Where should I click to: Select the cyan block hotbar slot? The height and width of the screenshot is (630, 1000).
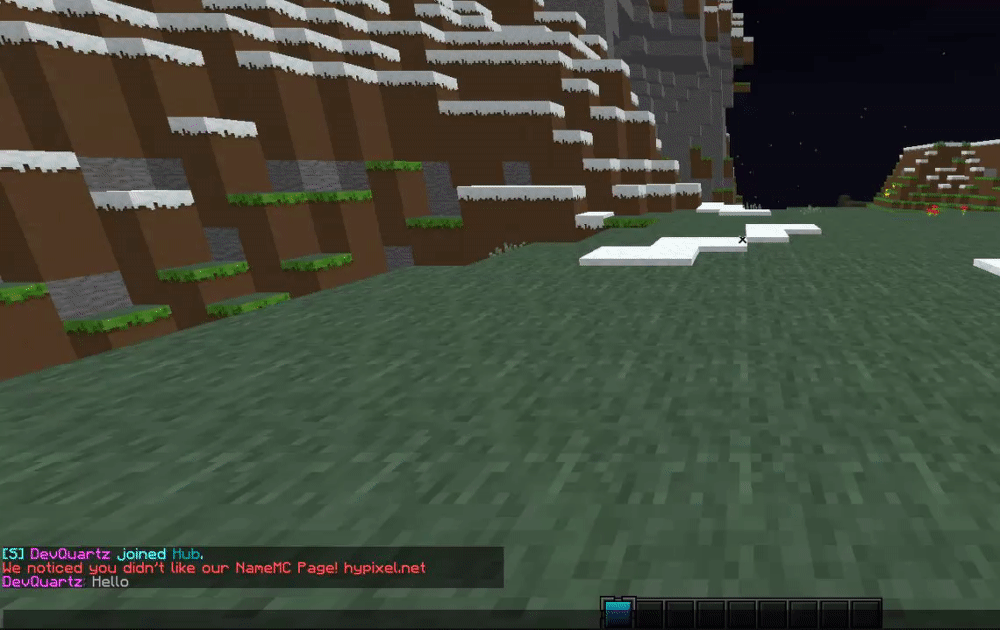[619, 613]
